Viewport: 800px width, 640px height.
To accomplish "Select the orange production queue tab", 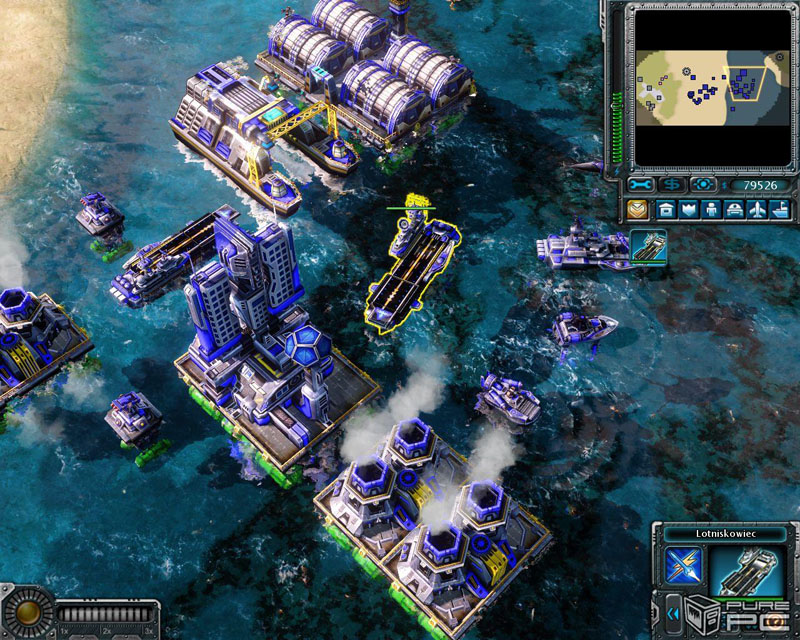I will pyautogui.click(x=639, y=210).
